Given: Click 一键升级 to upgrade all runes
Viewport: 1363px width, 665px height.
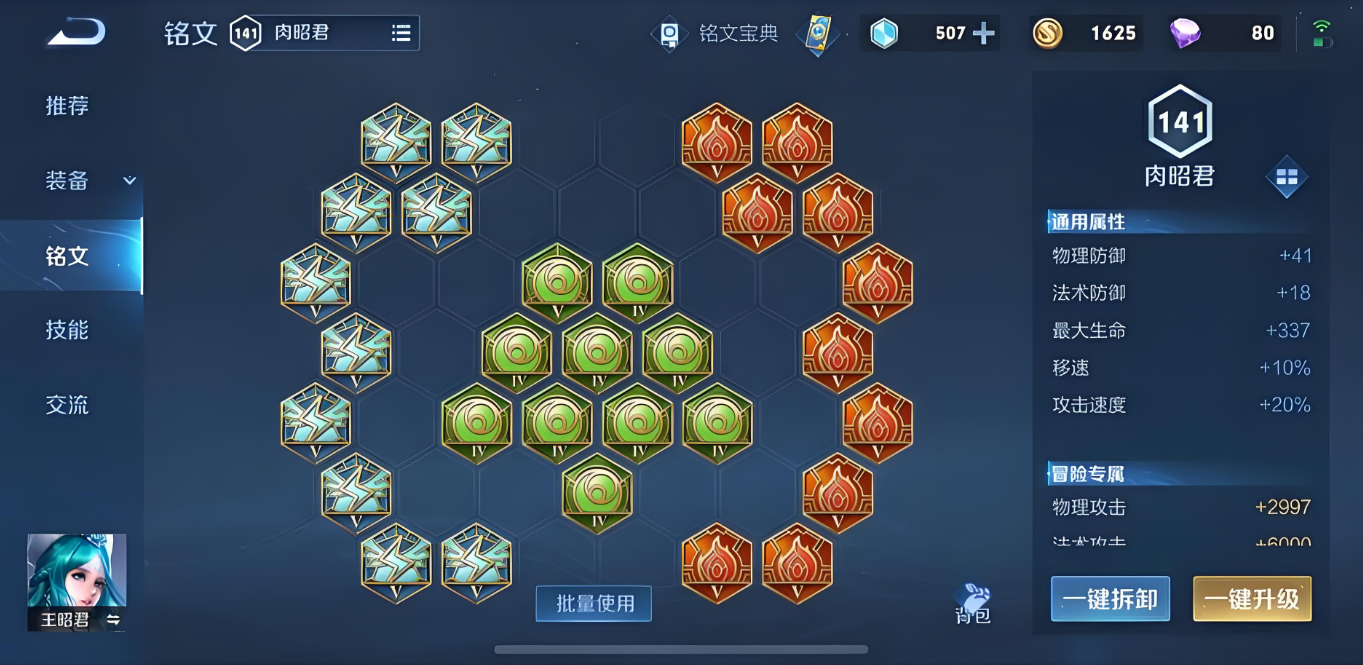Looking at the screenshot, I should 1252,599.
